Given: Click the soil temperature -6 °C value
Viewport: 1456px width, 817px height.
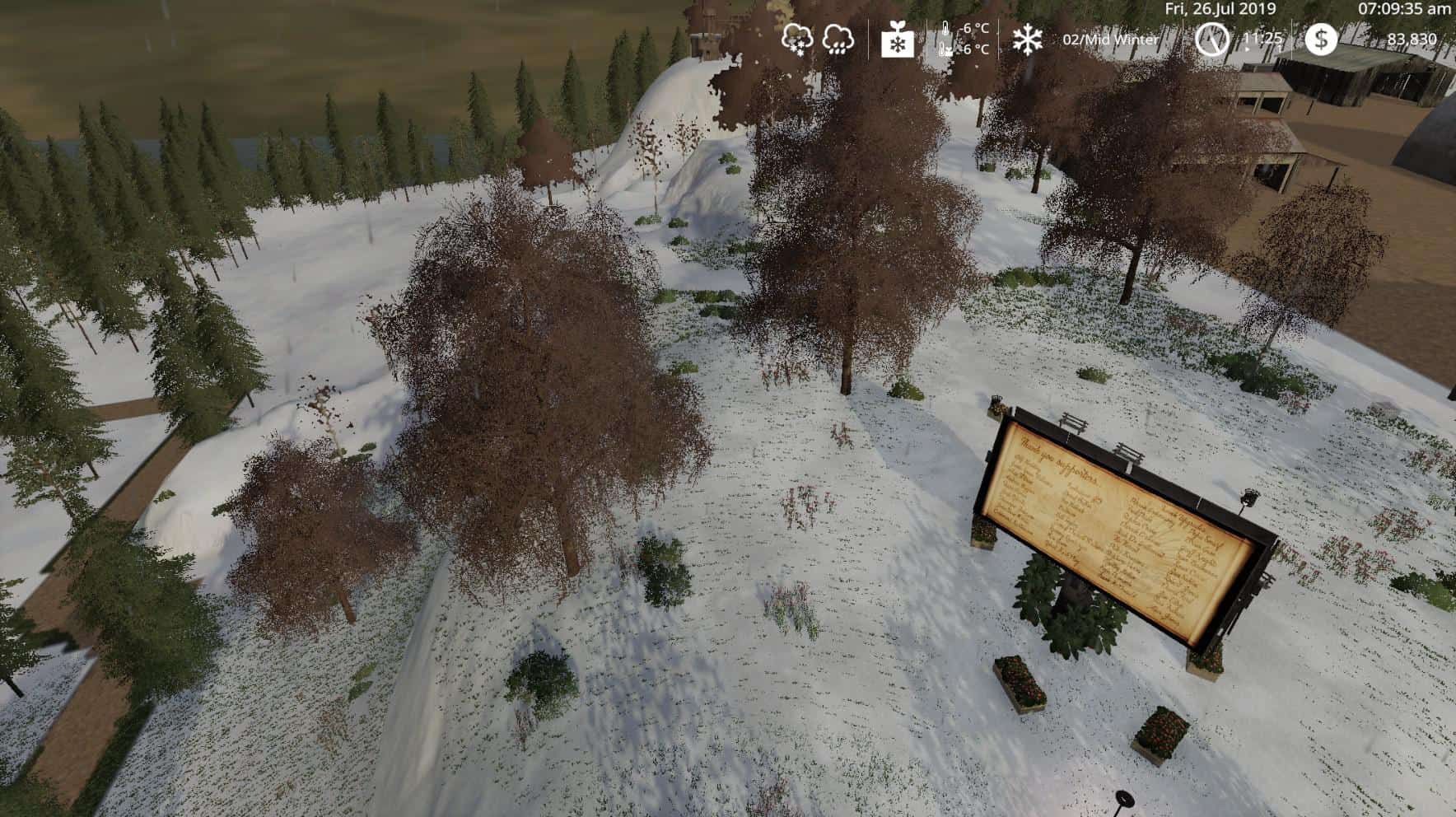Looking at the screenshot, I should click(973, 50).
